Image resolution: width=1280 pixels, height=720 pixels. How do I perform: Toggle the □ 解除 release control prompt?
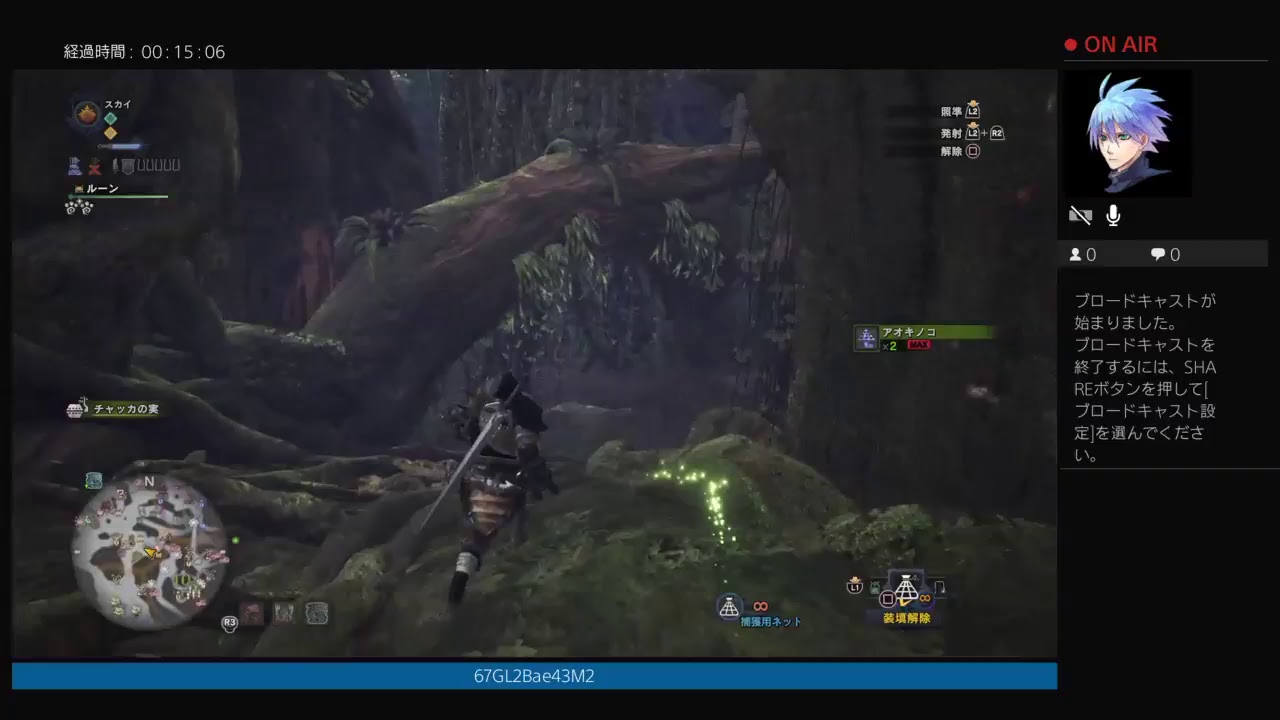[960, 150]
